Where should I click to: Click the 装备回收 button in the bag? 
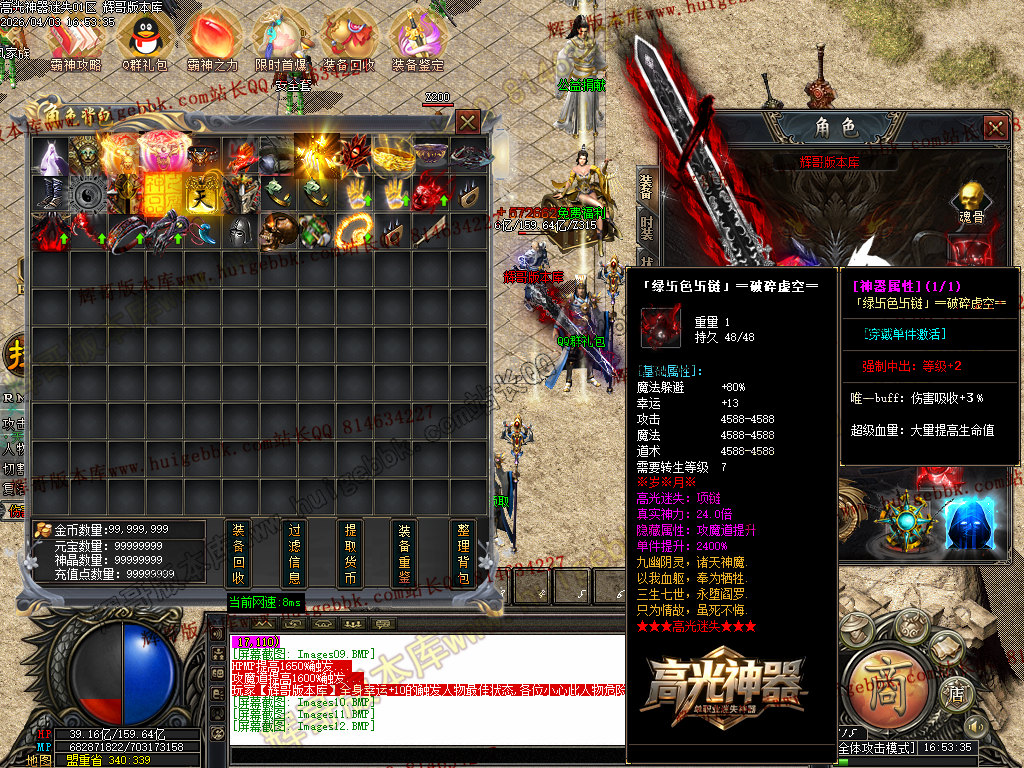pos(238,554)
